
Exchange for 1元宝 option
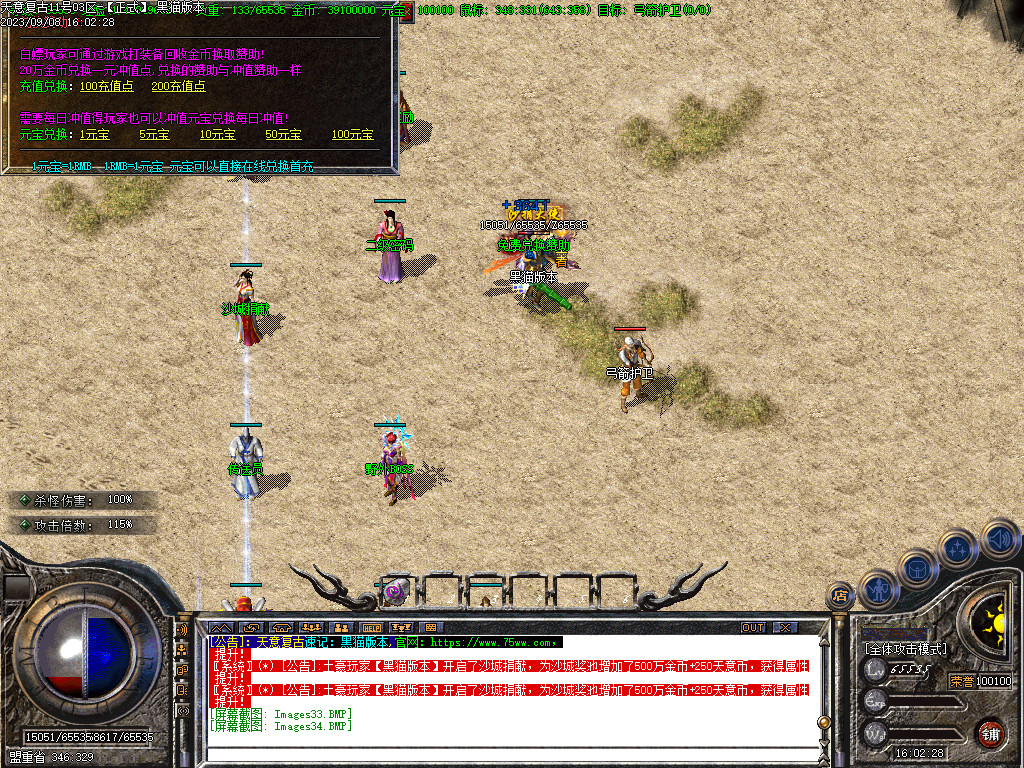(95, 134)
